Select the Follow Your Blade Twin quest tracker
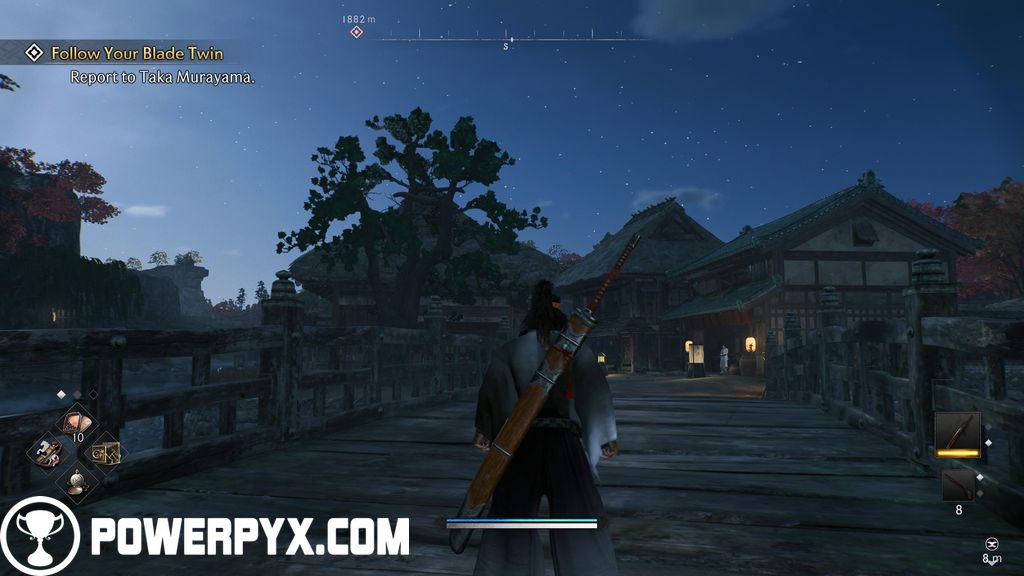 pos(138,53)
